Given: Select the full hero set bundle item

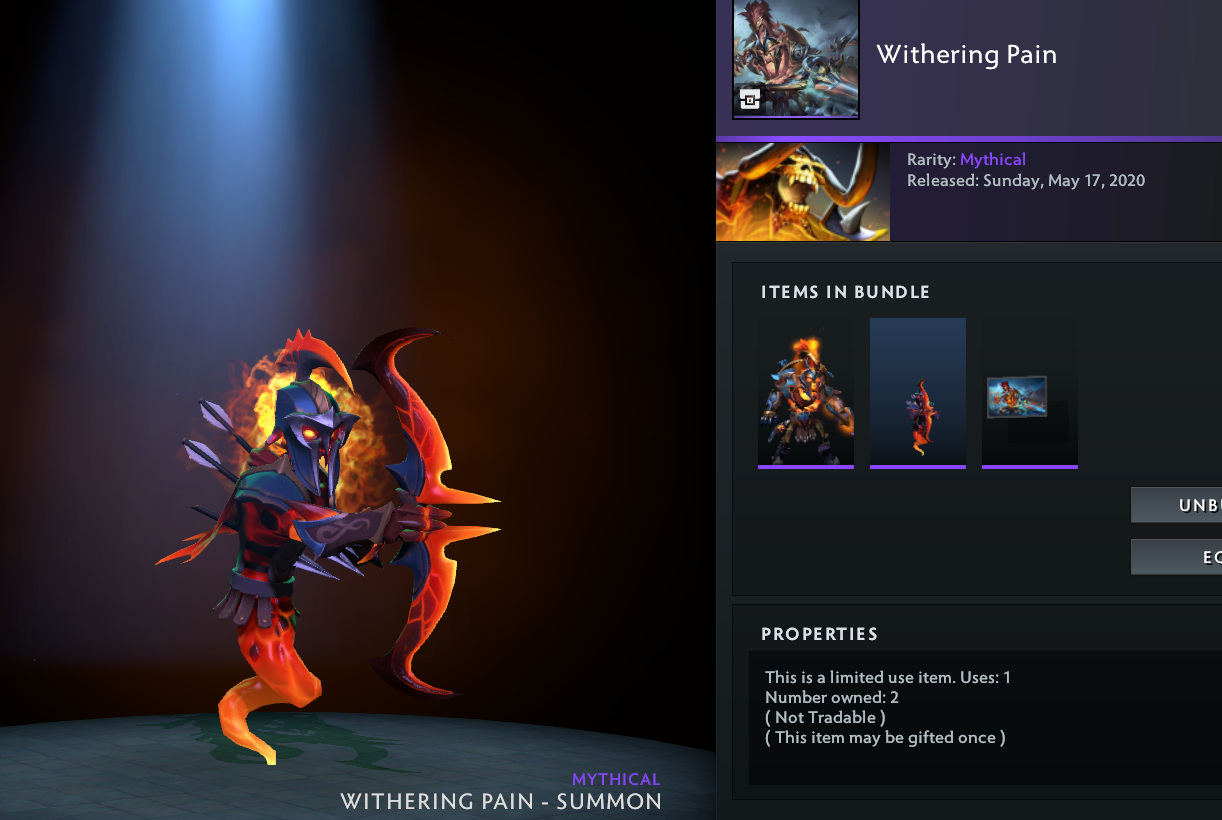Looking at the screenshot, I should [806, 392].
